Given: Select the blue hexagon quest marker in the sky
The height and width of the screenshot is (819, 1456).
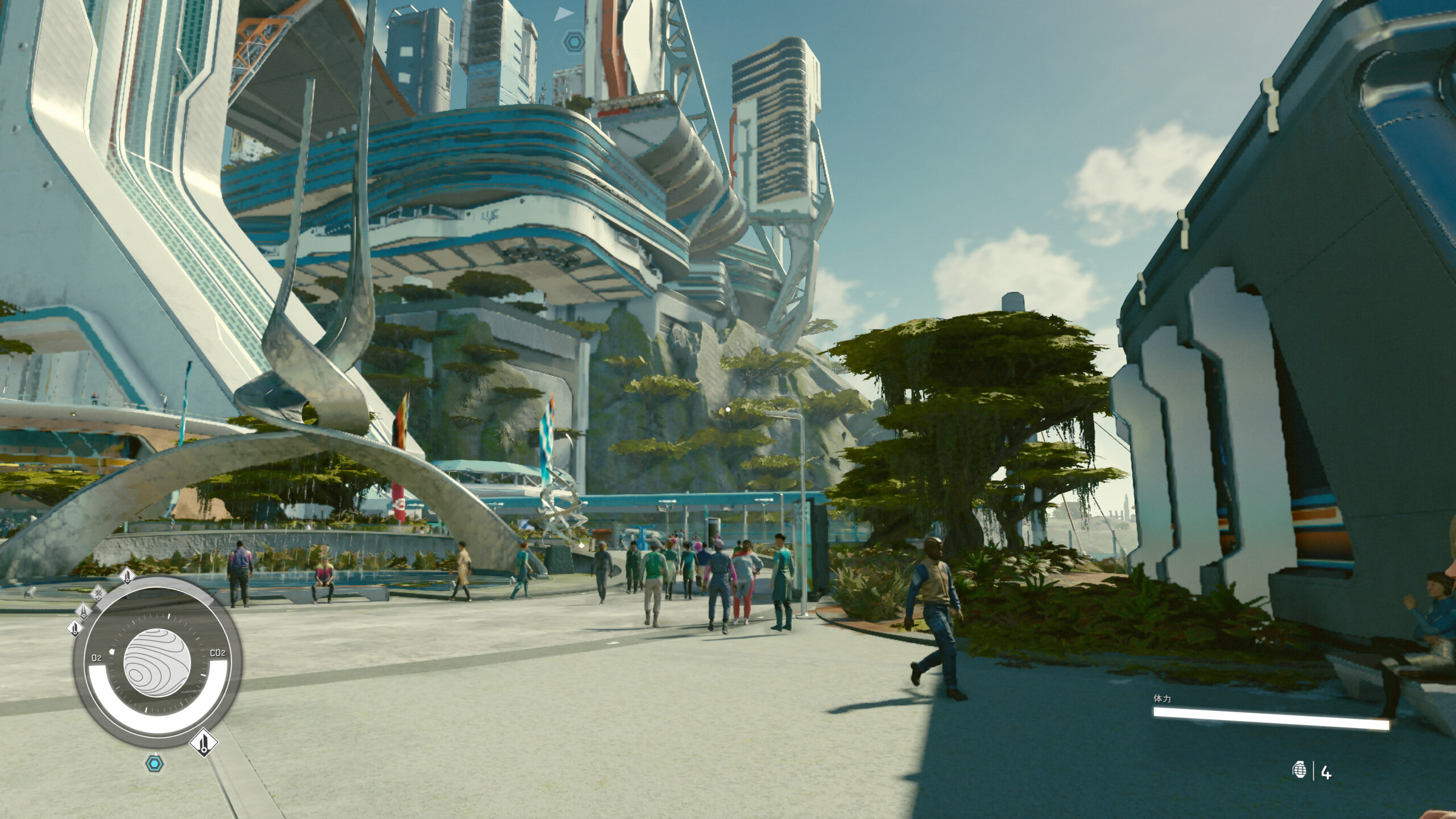Looking at the screenshot, I should tap(572, 42).
